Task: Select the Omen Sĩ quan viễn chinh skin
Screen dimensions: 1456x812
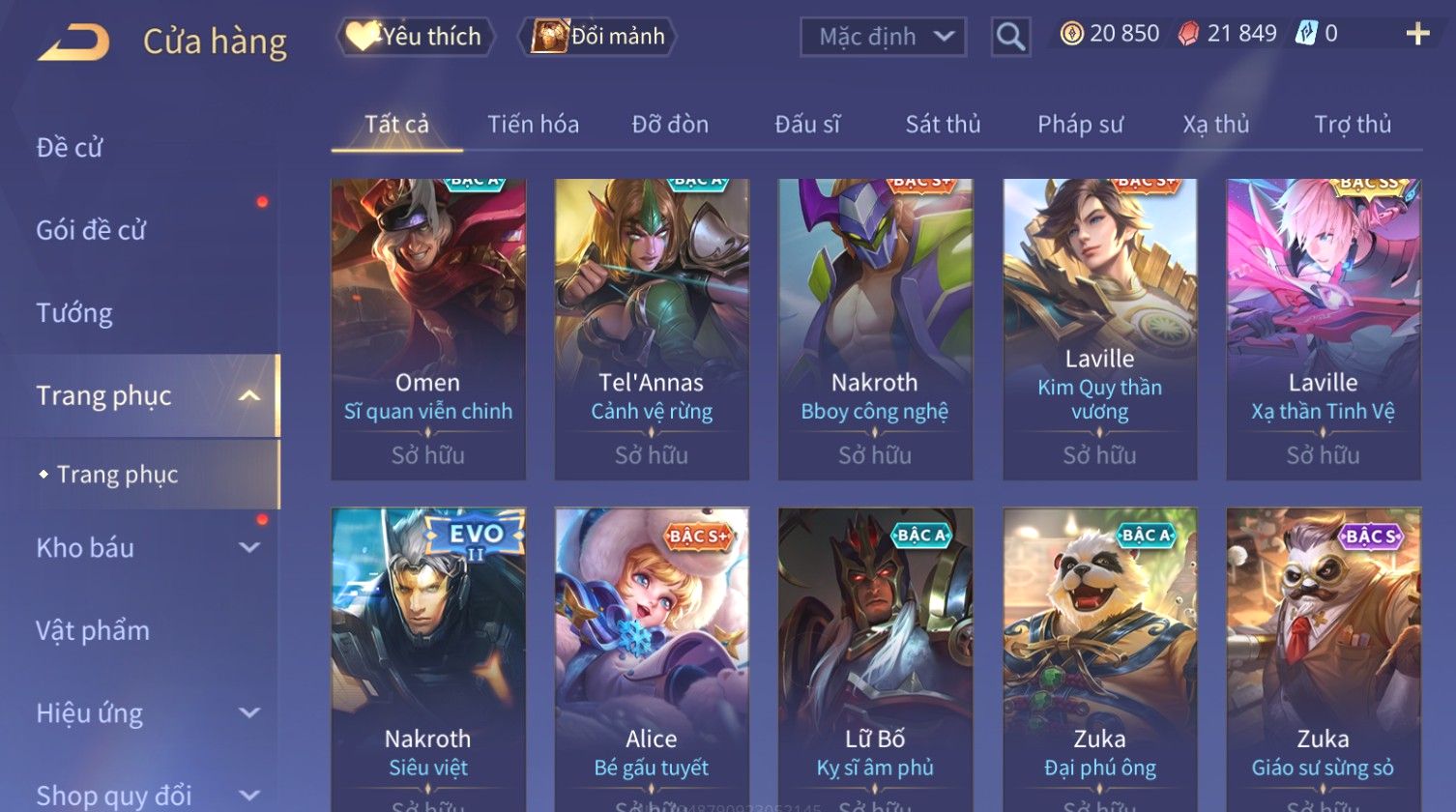Action: pyautogui.click(x=428, y=329)
